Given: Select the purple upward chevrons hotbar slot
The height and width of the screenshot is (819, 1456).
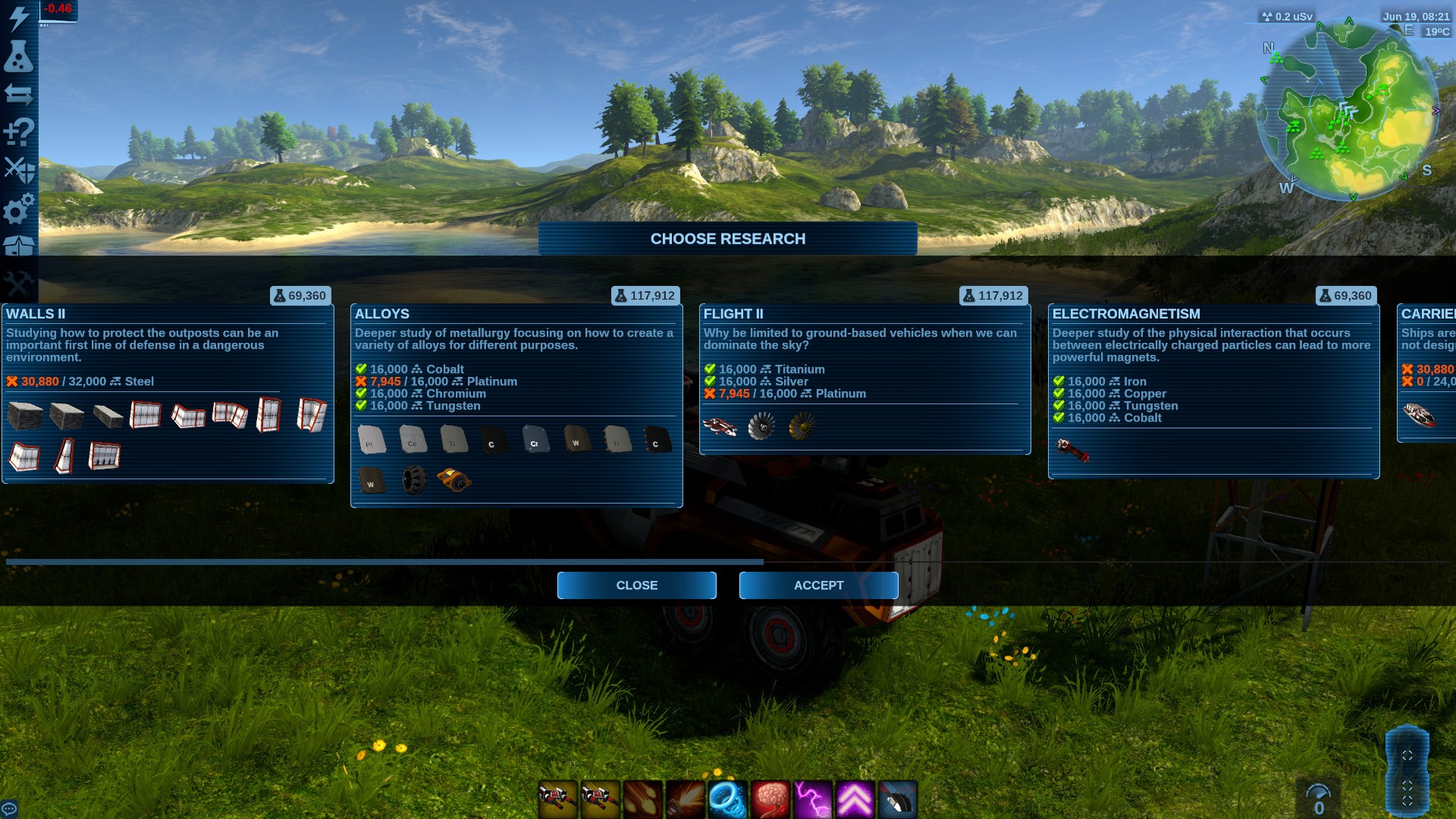Looking at the screenshot, I should 855,799.
